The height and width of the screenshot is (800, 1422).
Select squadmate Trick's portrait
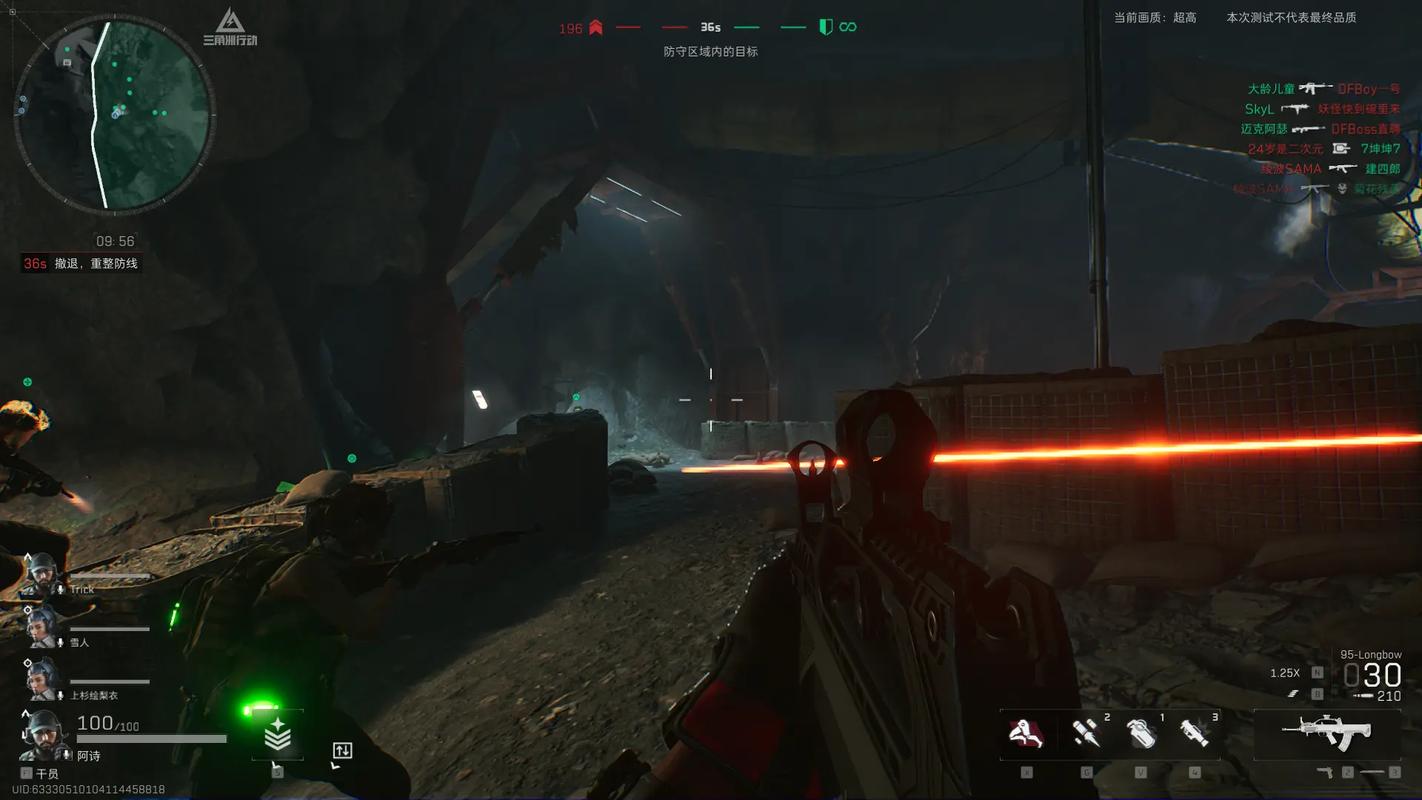[x=42, y=571]
